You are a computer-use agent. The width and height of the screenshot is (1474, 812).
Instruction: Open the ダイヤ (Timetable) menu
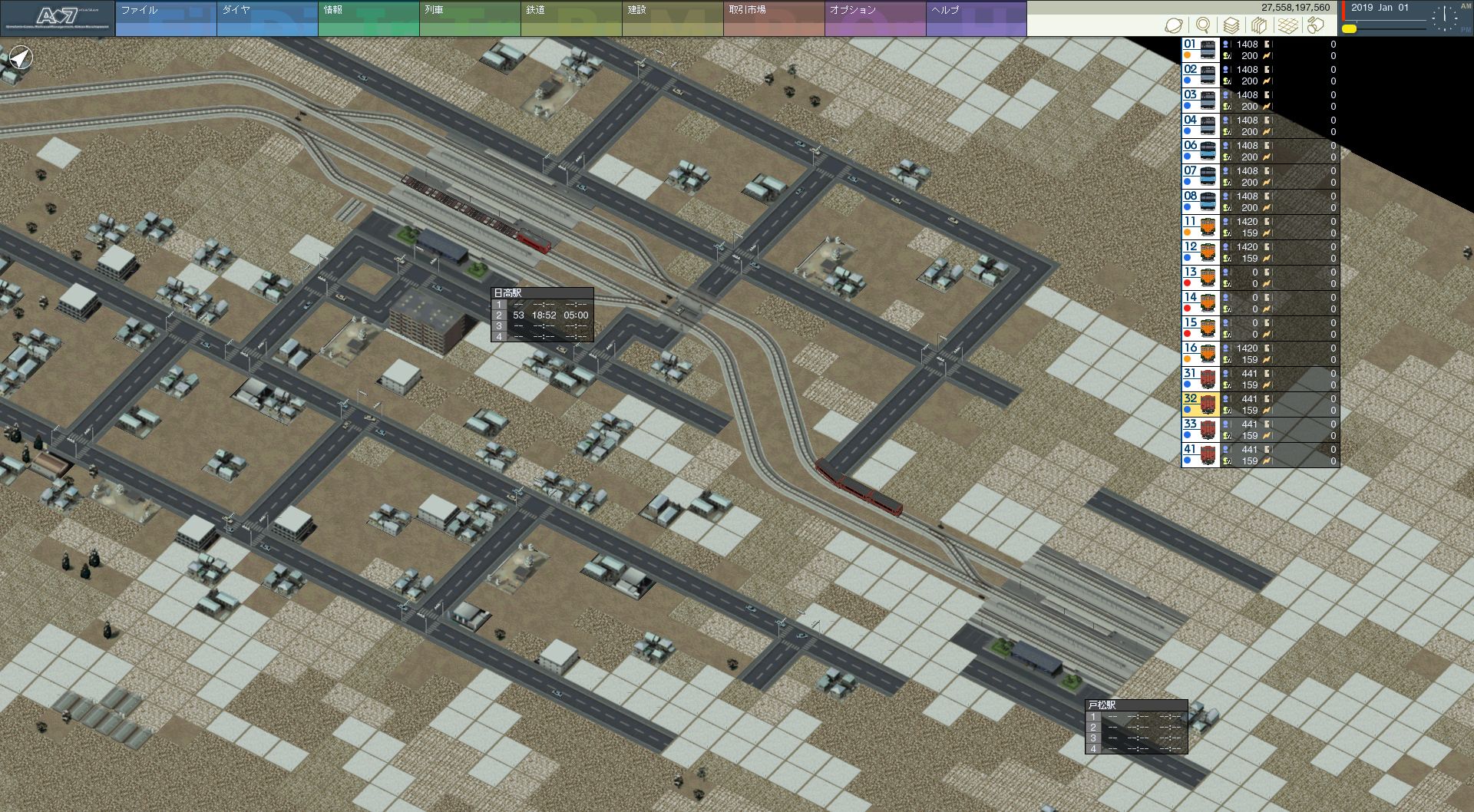pos(266,18)
